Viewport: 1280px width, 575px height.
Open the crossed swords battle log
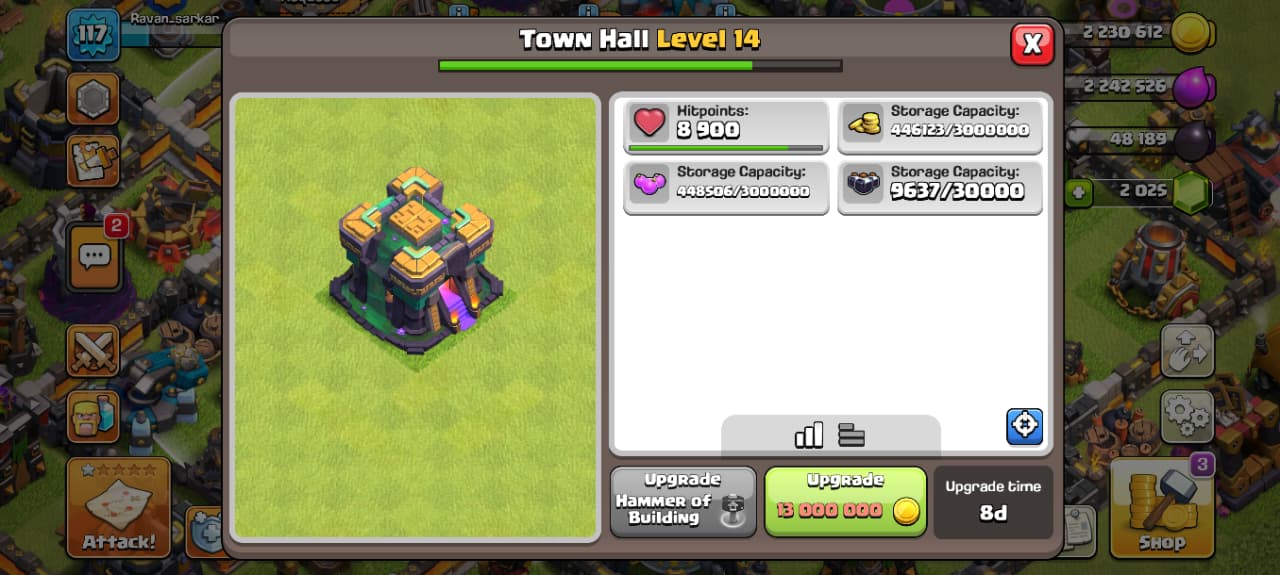[x=93, y=351]
